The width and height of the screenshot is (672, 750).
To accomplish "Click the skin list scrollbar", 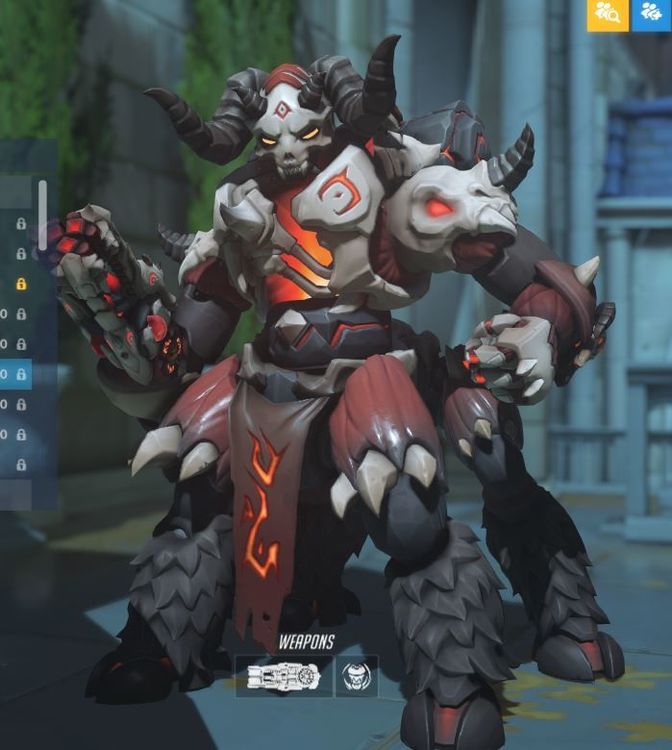I will (42, 214).
